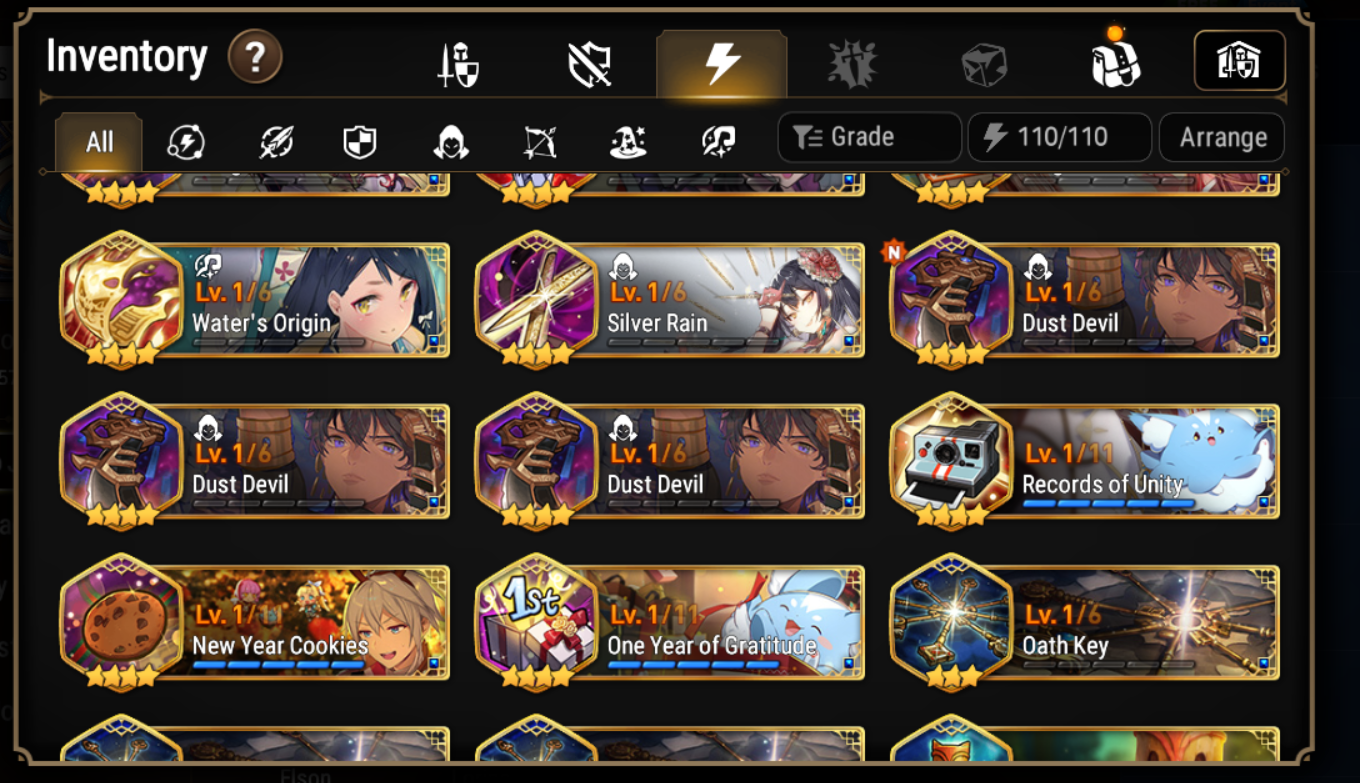Open the storage building icon
The height and width of the screenshot is (783, 1360).
(1240, 60)
